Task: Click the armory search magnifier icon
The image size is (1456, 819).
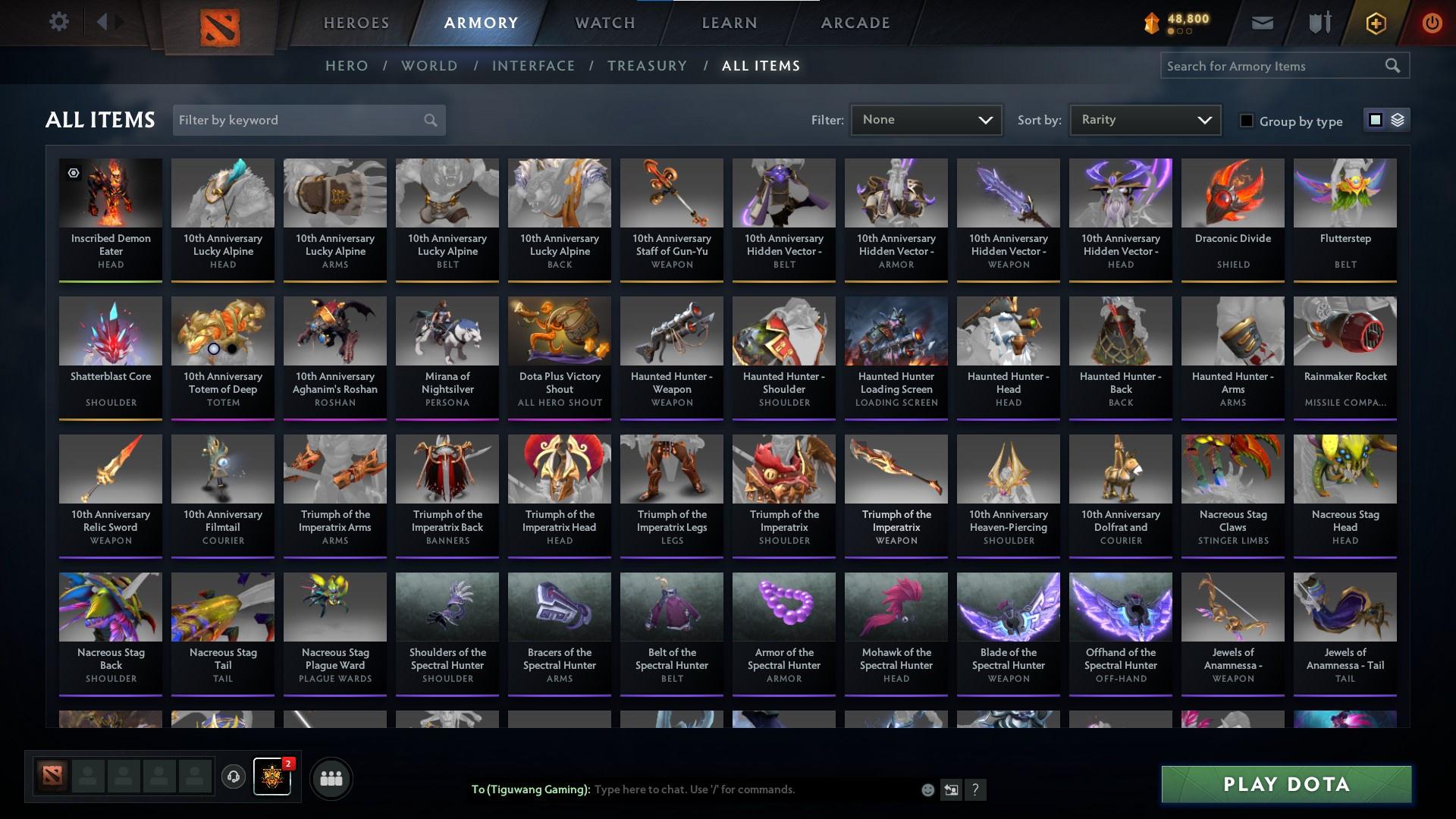Action: click(1394, 65)
